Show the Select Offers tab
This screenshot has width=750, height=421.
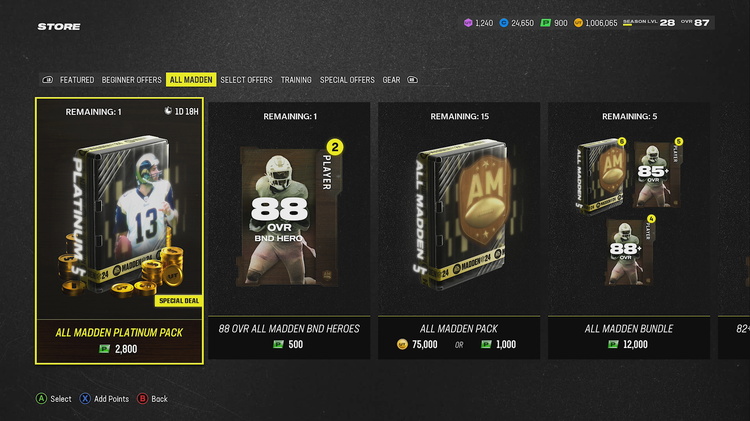point(246,80)
